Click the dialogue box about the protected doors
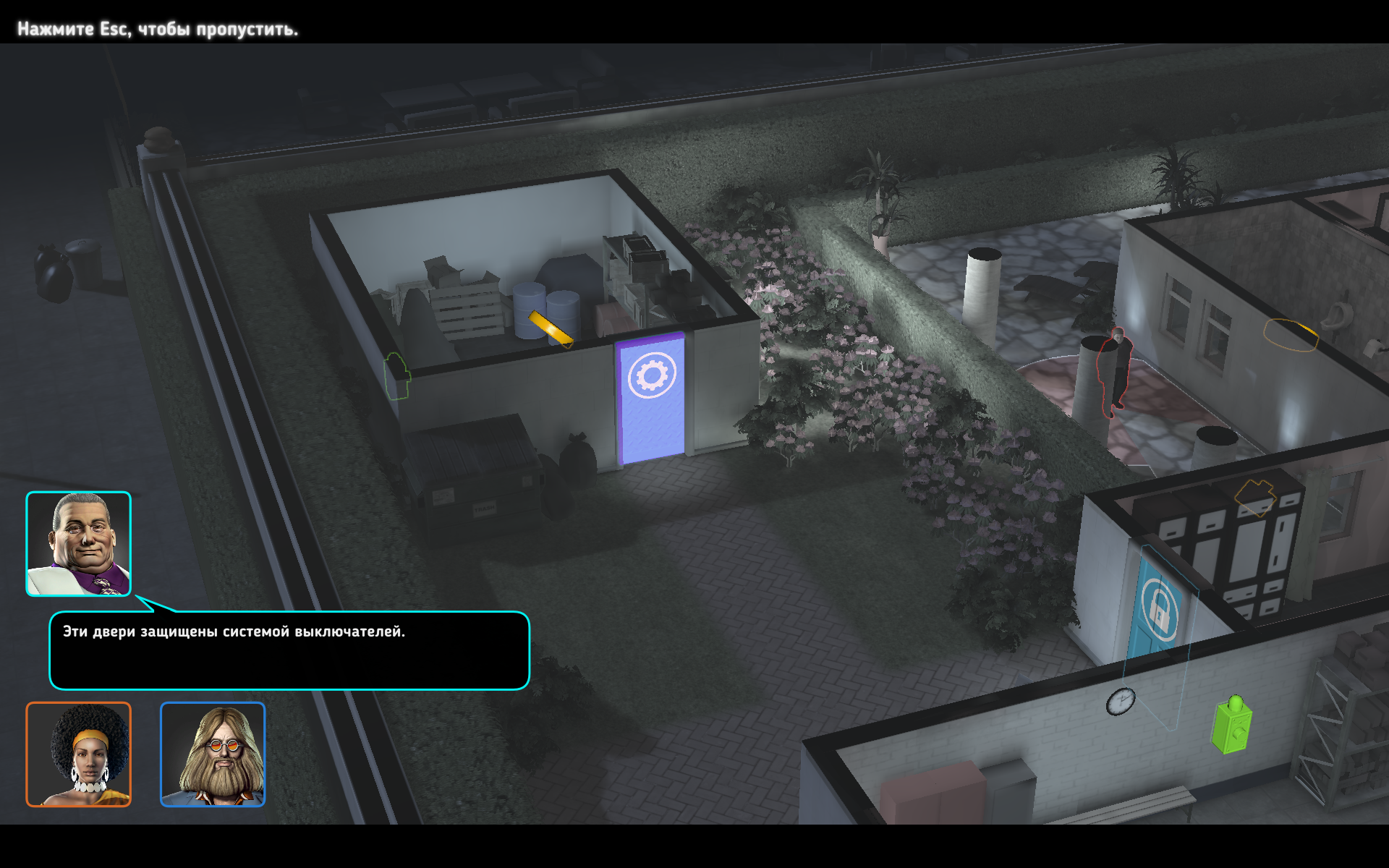Viewport: 1389px width, 868px height. click(x=289, y=650)
